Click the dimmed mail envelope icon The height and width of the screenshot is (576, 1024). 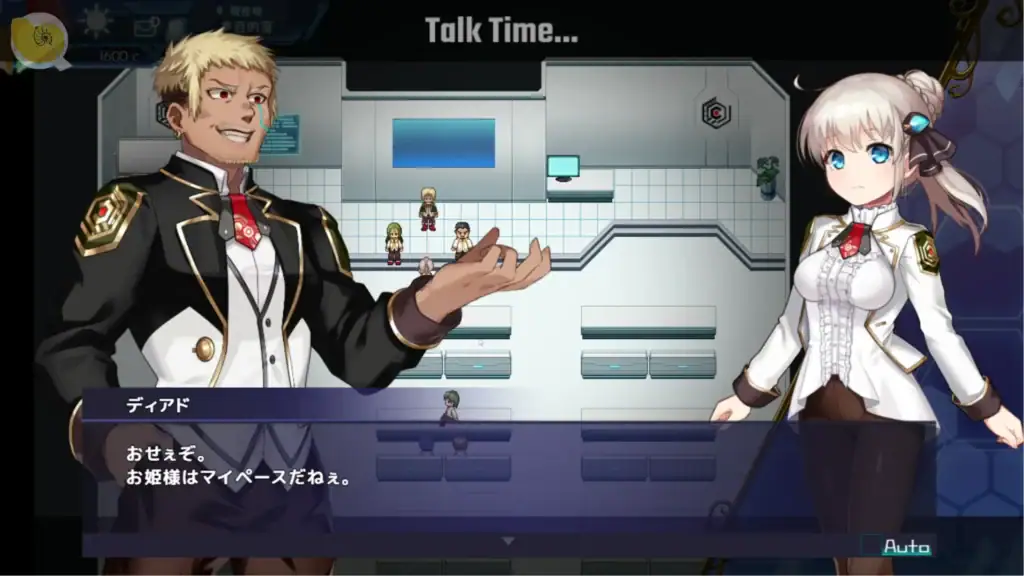click(x=146, y=26)
